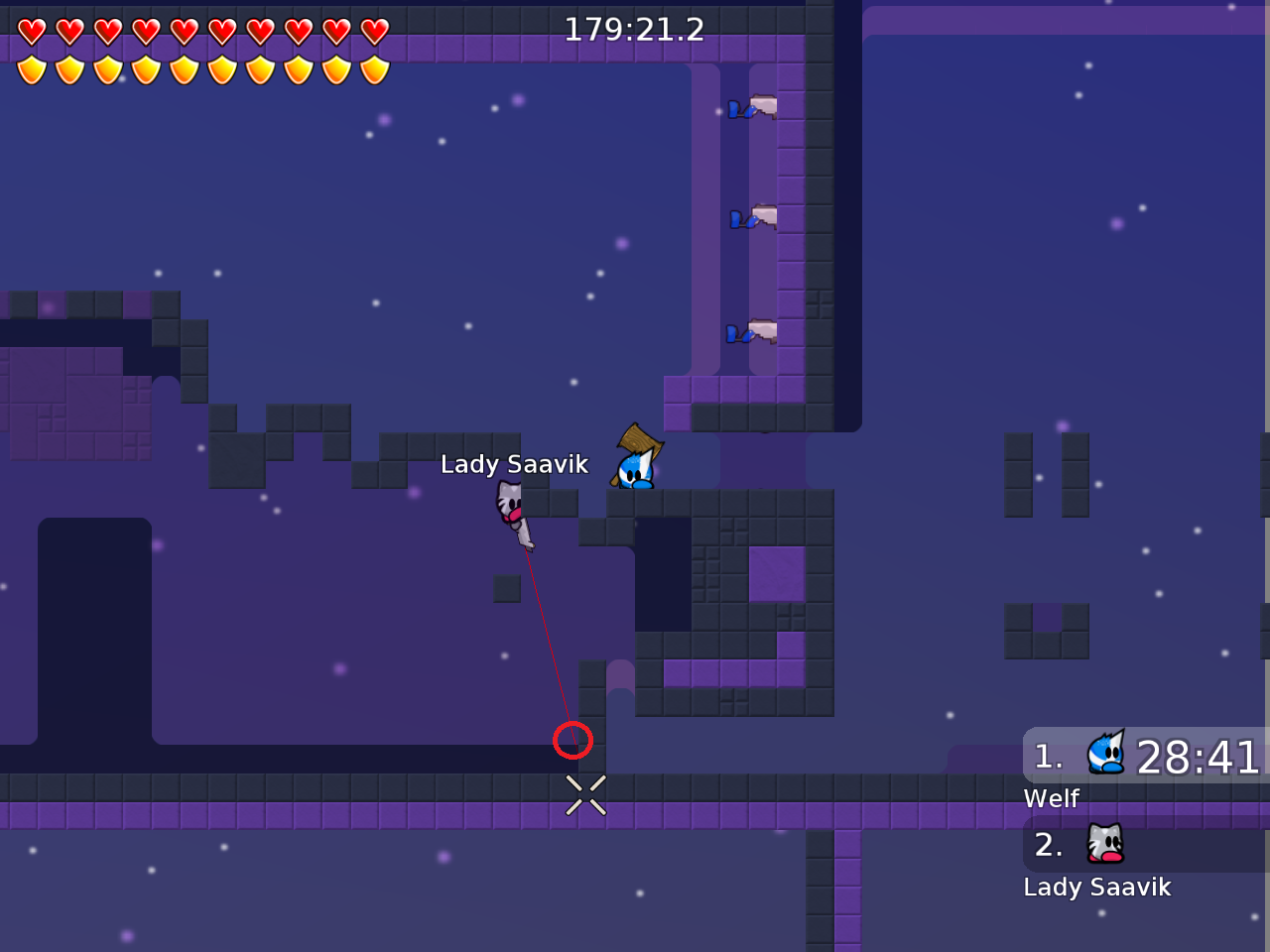Select the topmost shotgun pickup in the shaft
This screenshot has height=952, width=1270.
point(762,107)
